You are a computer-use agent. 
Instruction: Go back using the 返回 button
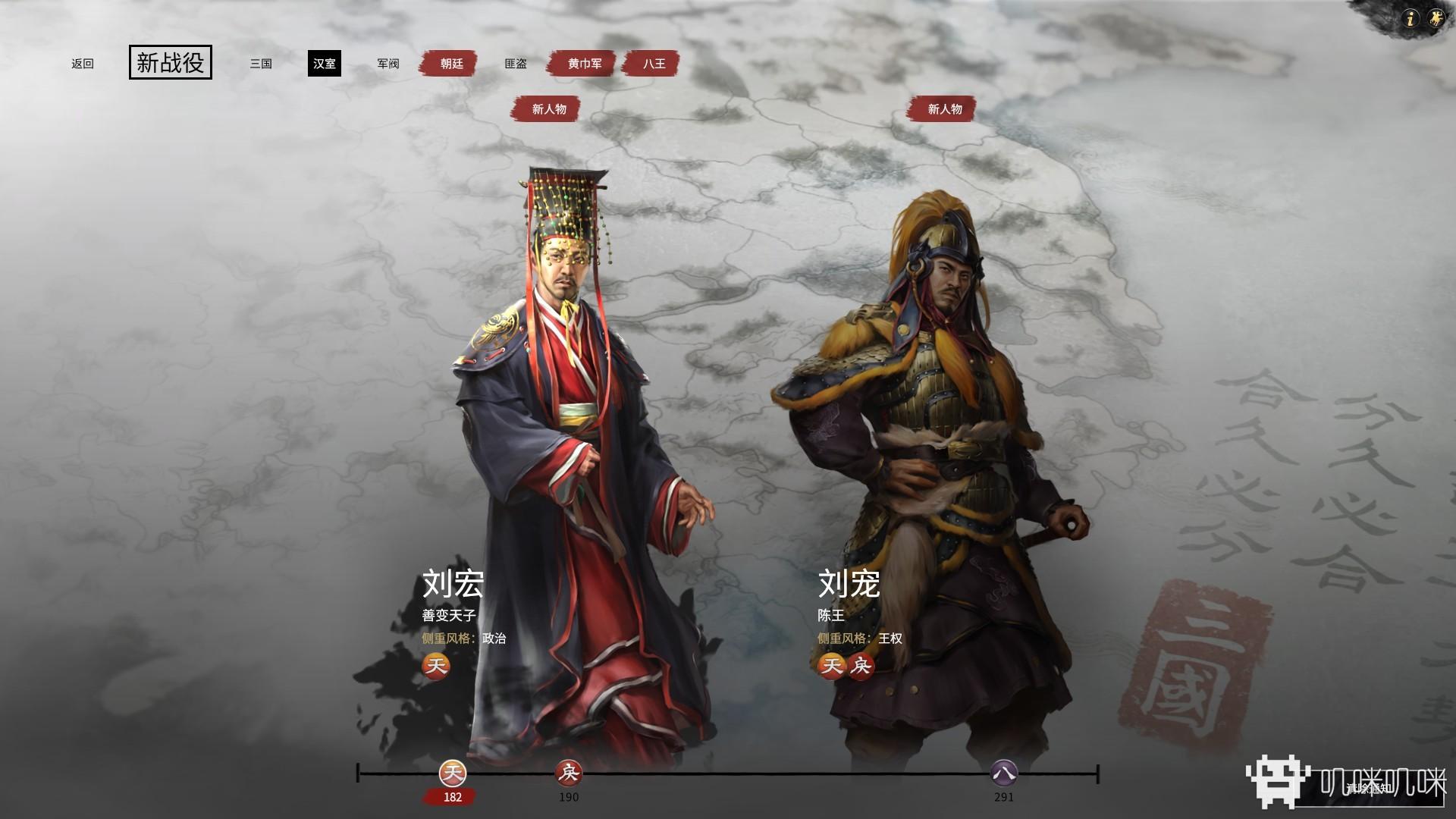[83, 64]
